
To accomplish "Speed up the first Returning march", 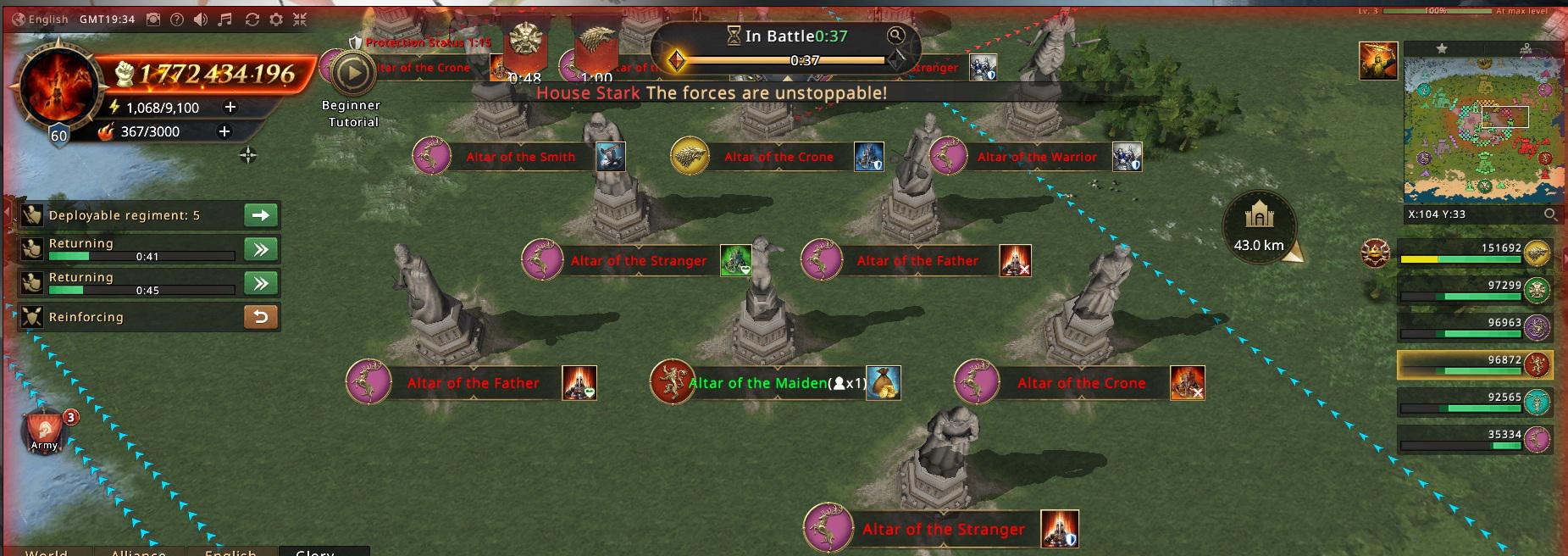I will (261, 249).
